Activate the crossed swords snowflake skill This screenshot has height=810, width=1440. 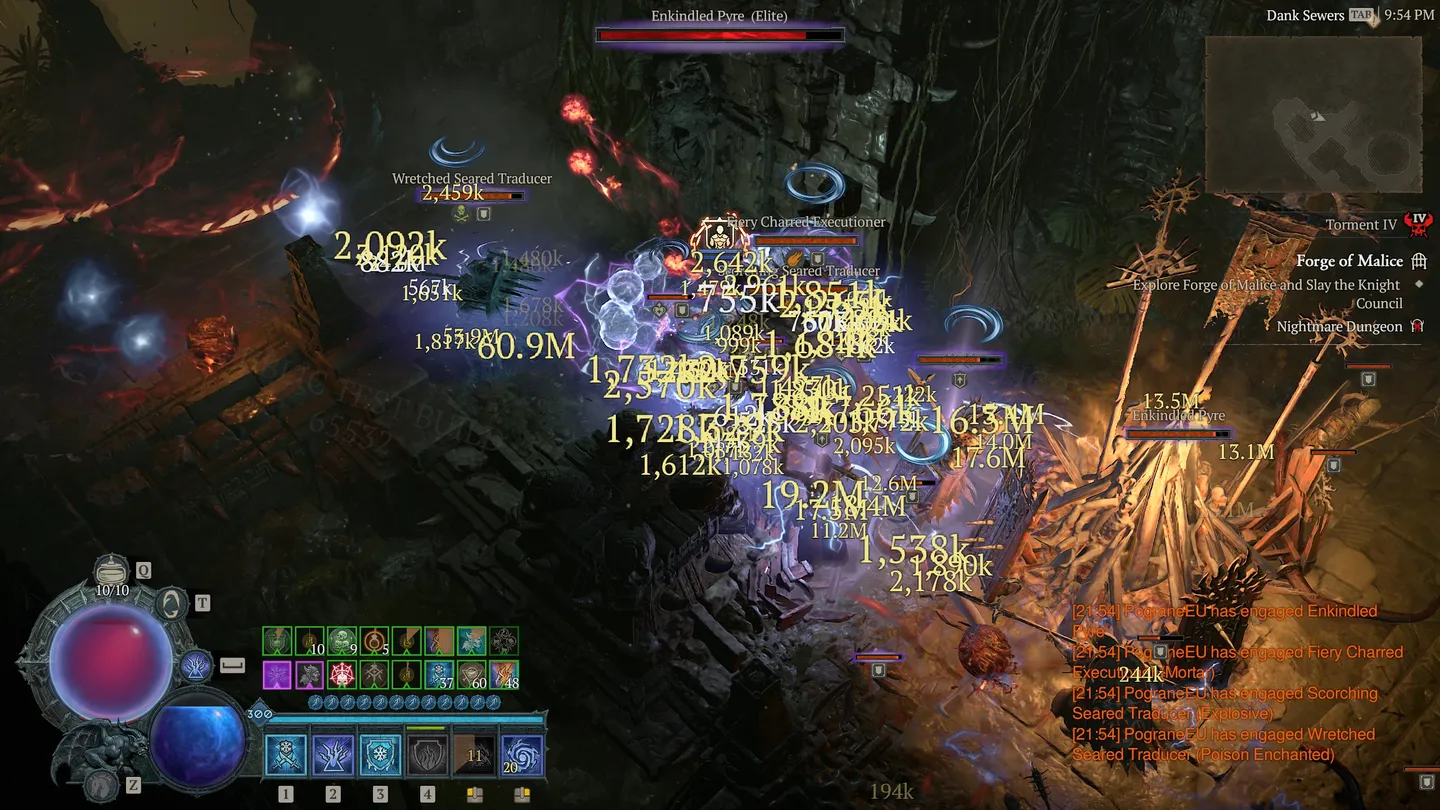286,755
